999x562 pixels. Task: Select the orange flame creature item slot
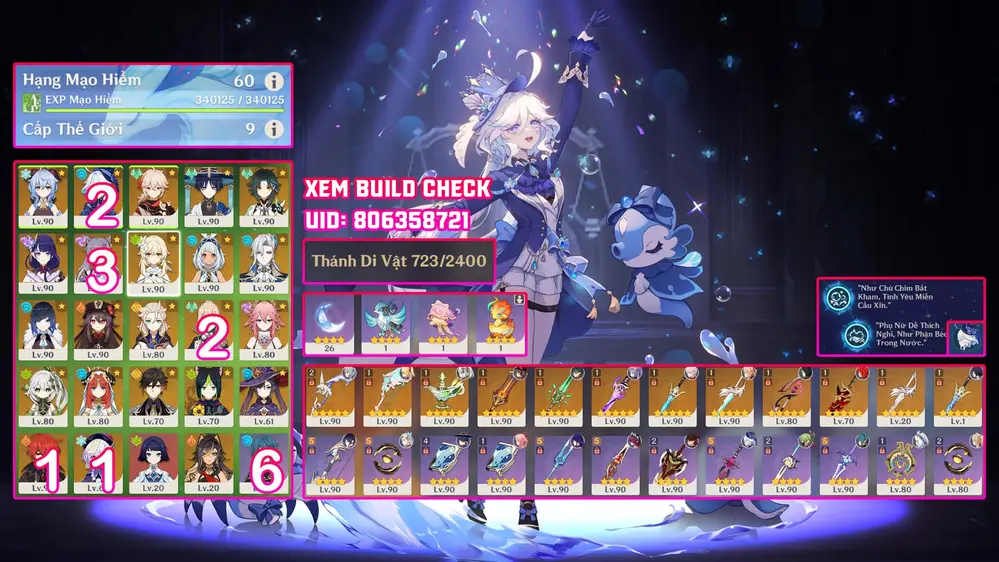click(497, 323)
